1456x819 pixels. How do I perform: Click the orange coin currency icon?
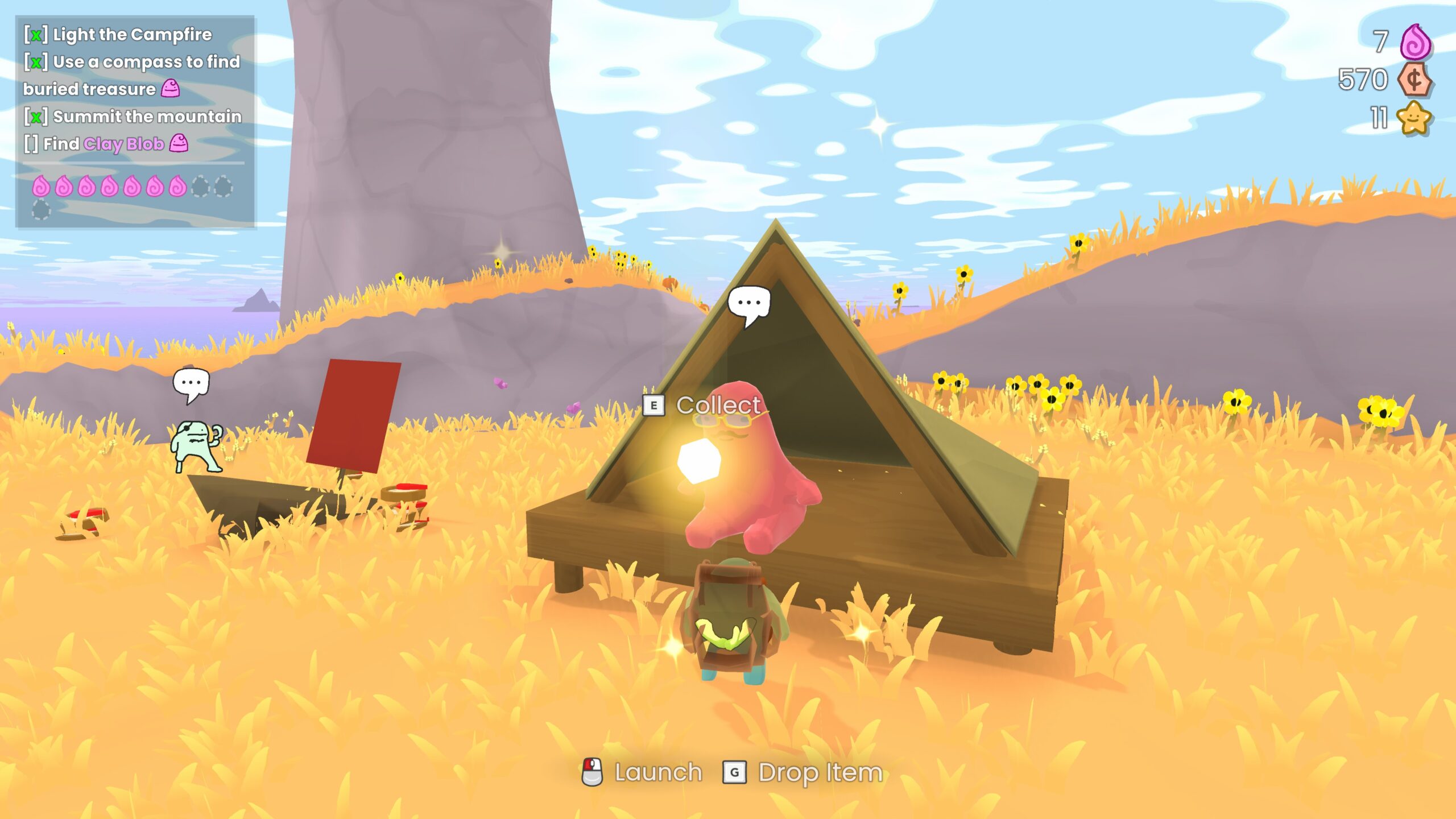(1414, 80)
